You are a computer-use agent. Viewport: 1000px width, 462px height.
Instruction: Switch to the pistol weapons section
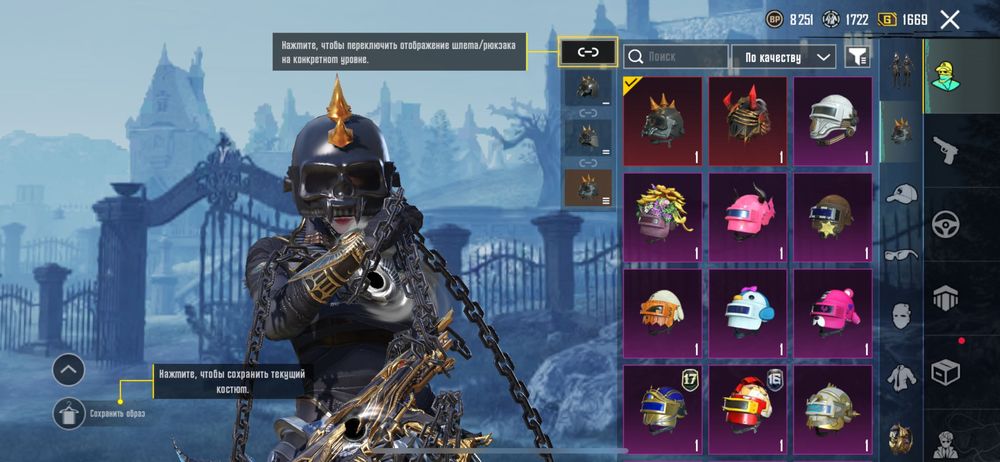coord(945,150)
